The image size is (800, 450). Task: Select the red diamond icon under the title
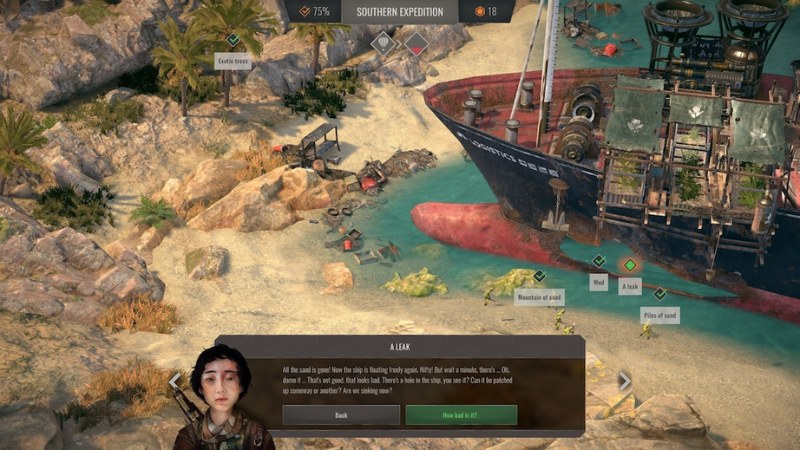416,43
